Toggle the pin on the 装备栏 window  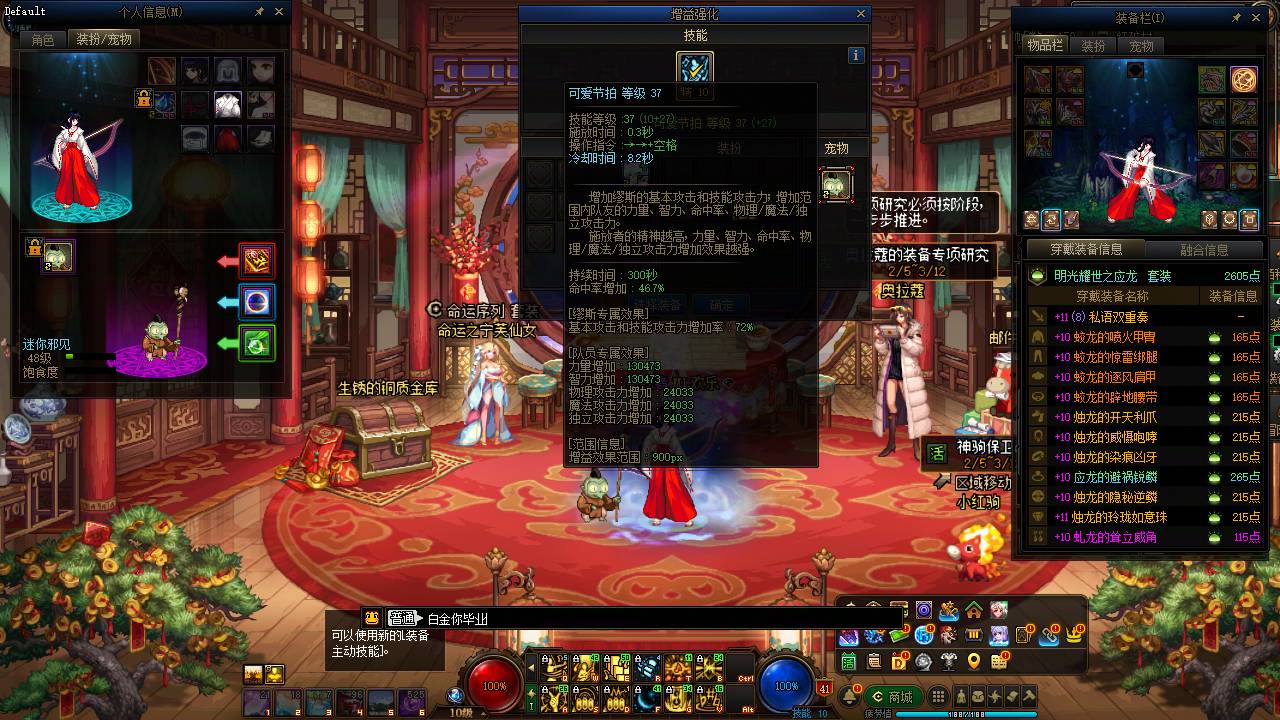(x=1237, y=17)
